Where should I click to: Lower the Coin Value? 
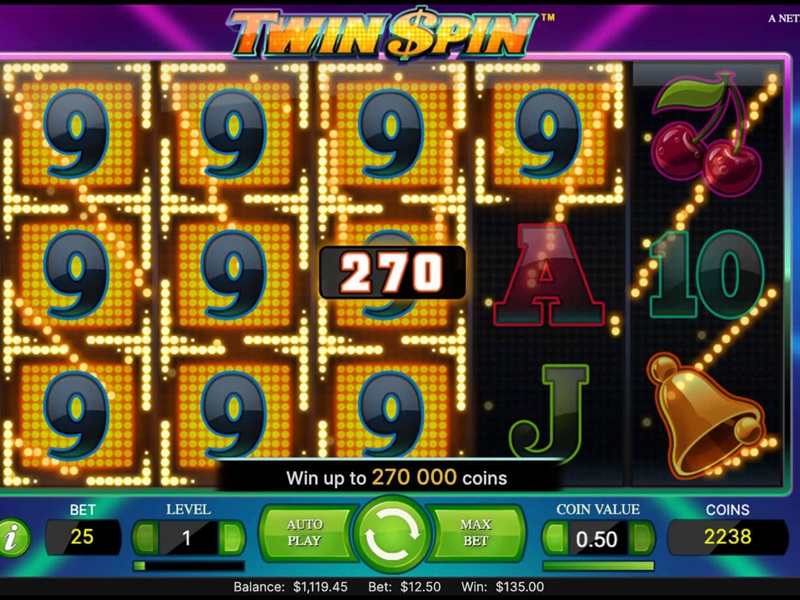[554, 538]
